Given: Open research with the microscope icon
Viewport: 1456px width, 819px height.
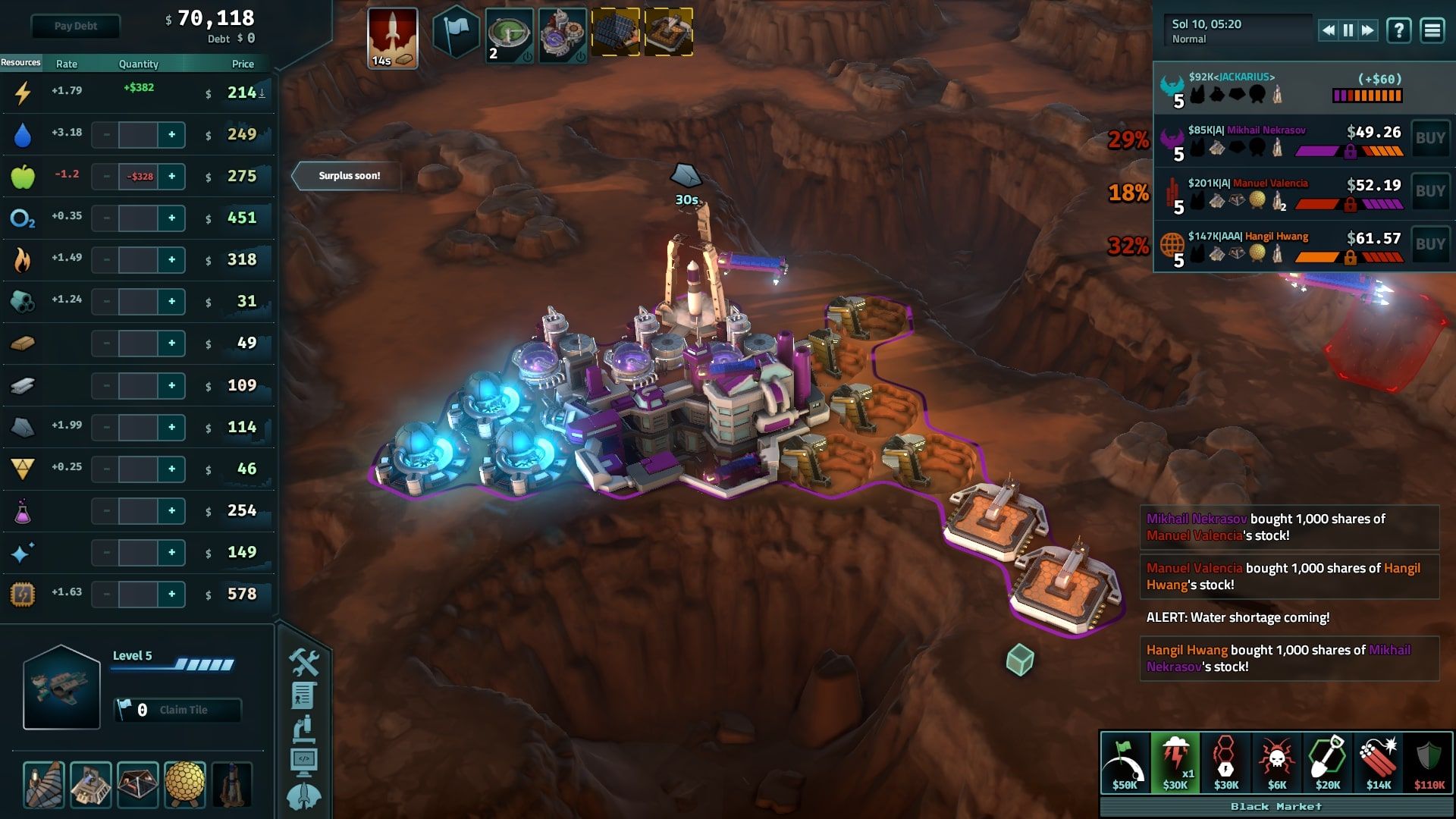Looking at the screenshot, I should click(303, 728).
